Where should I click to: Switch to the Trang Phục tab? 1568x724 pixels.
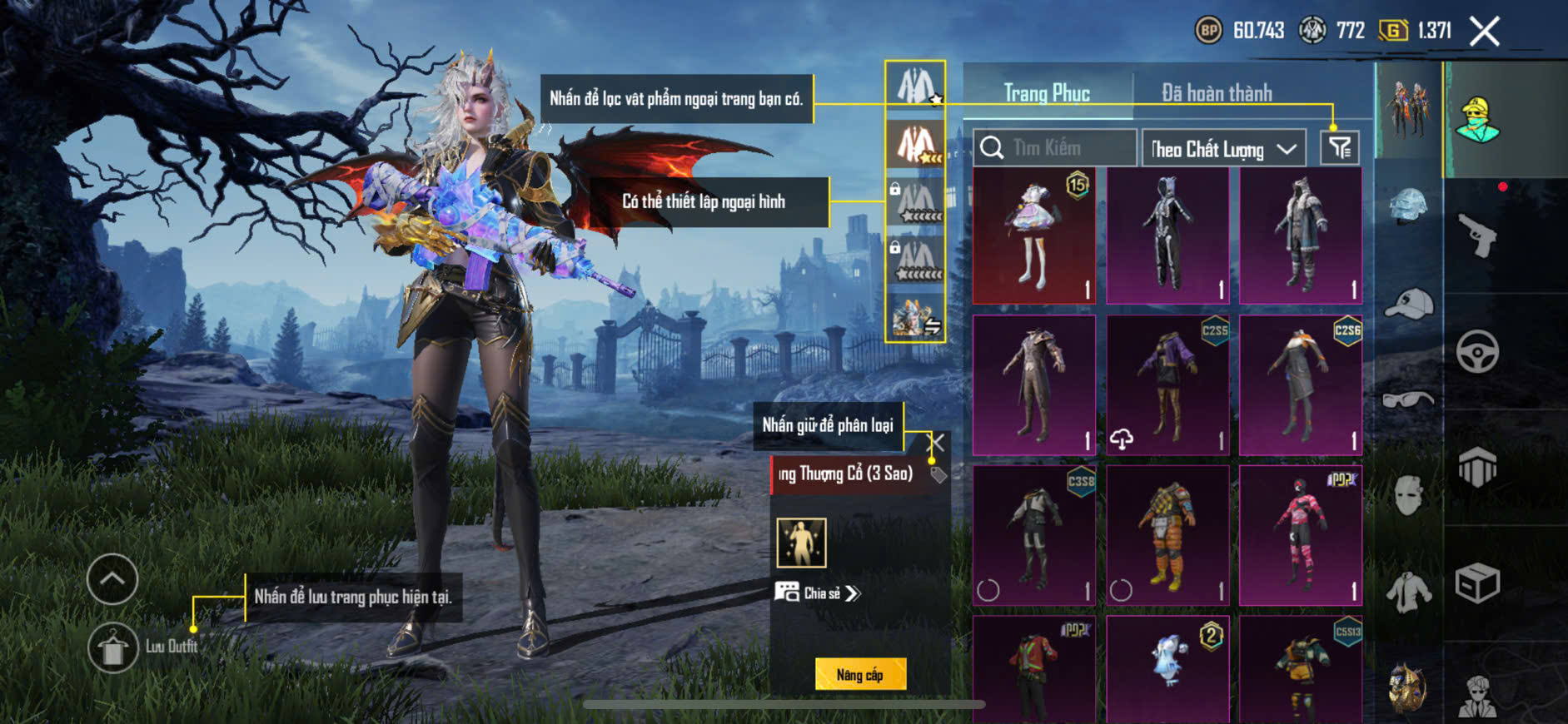[1047, 92]
